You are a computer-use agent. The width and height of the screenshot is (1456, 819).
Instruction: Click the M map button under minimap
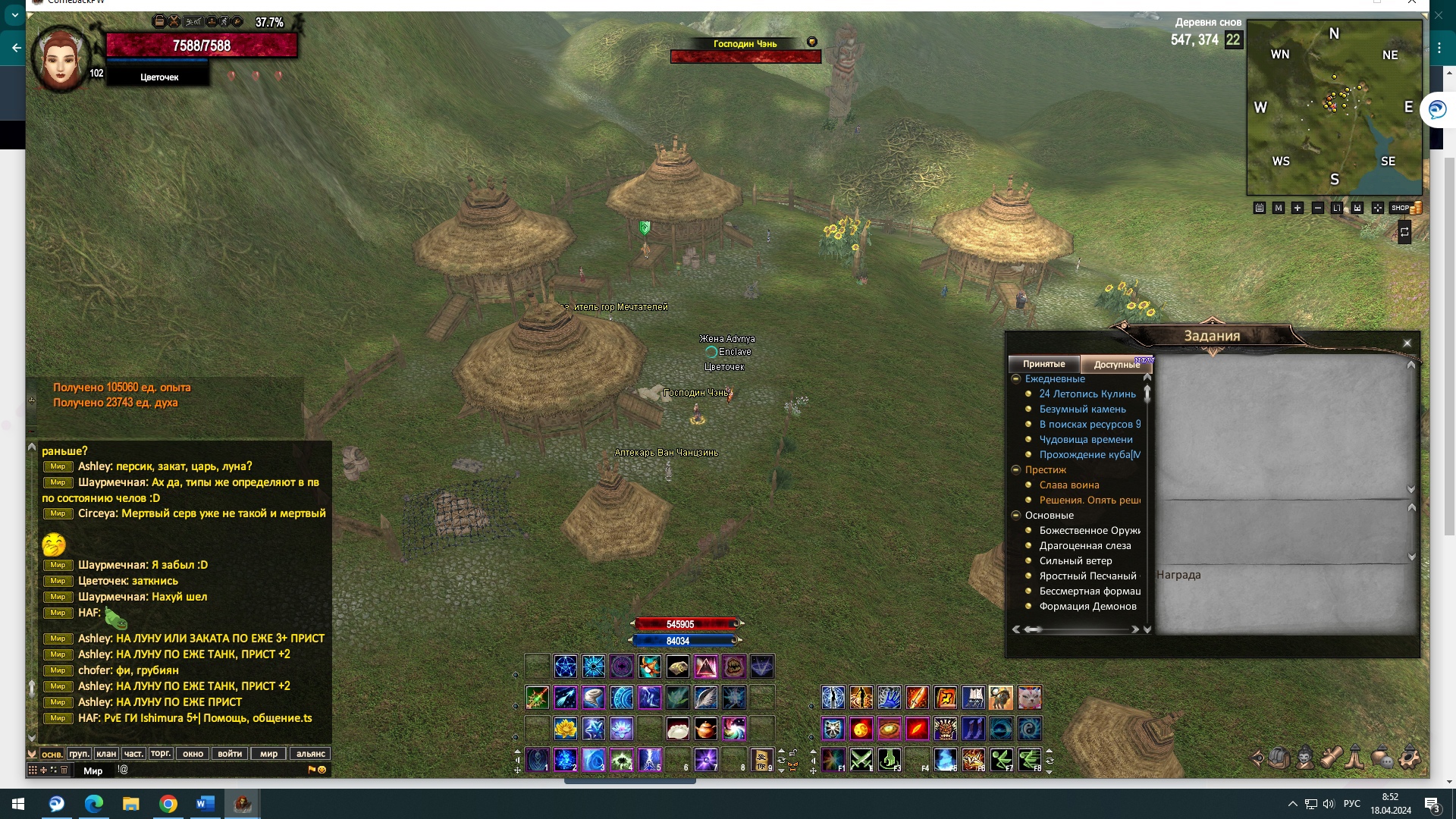coord(1279,208)
